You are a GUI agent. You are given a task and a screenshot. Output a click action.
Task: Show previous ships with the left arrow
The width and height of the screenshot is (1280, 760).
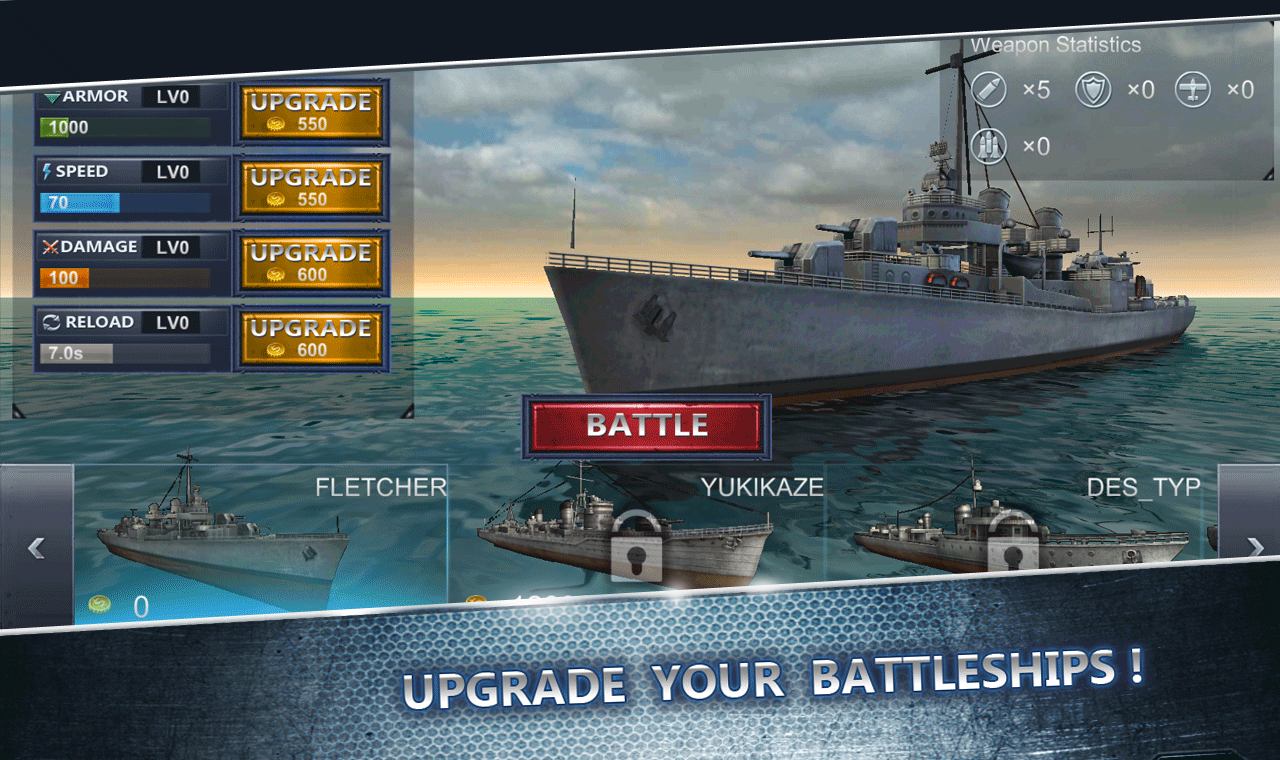[37, 547]
